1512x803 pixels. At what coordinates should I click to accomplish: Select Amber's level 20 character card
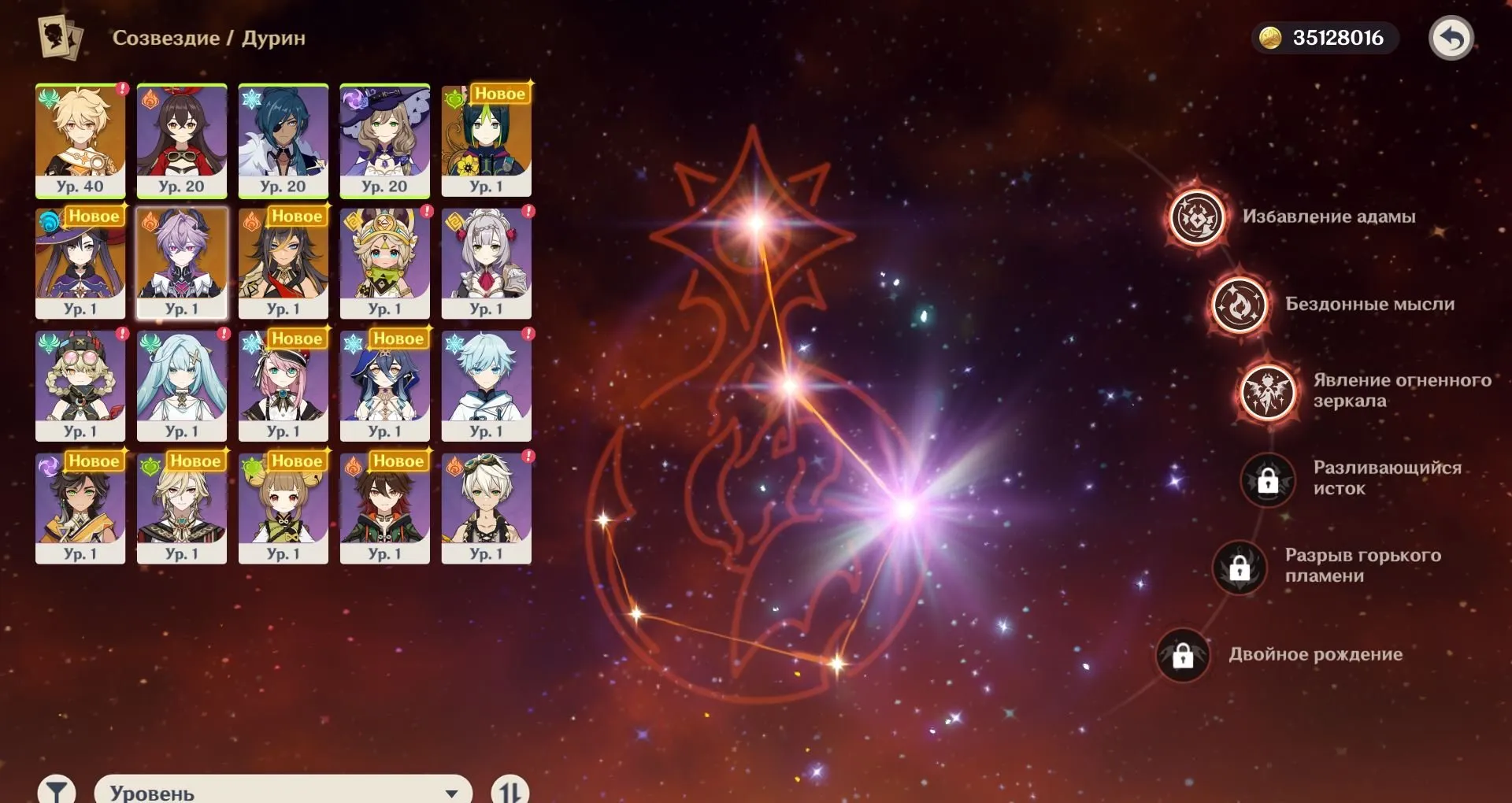[181, 142]
